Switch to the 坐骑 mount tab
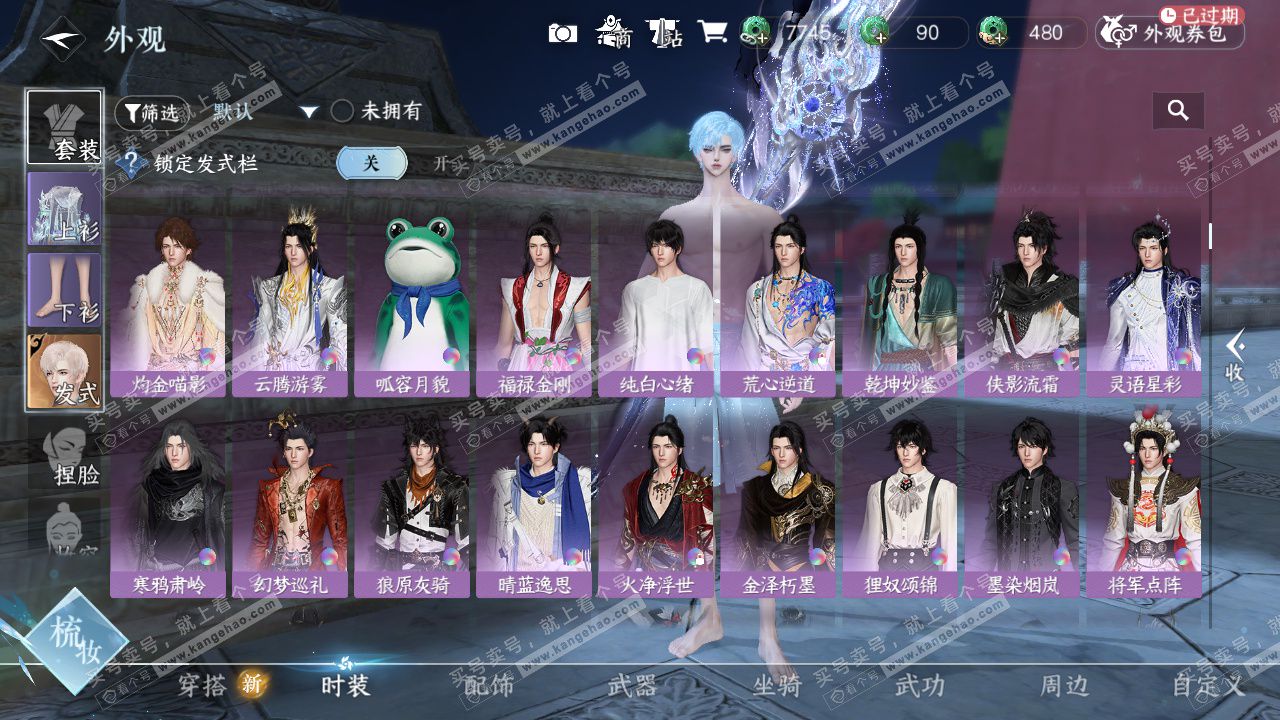The image size is (1280, 720). point(777,685)
